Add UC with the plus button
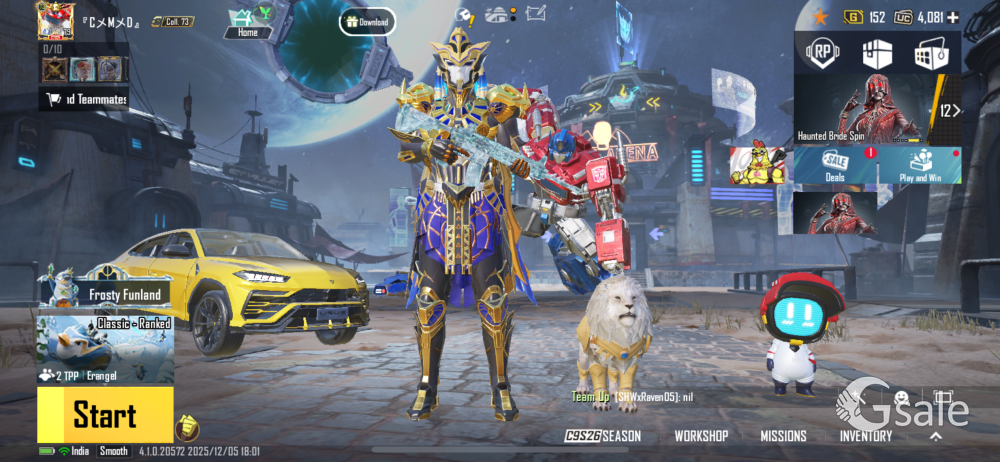 (x=953, y=17)
